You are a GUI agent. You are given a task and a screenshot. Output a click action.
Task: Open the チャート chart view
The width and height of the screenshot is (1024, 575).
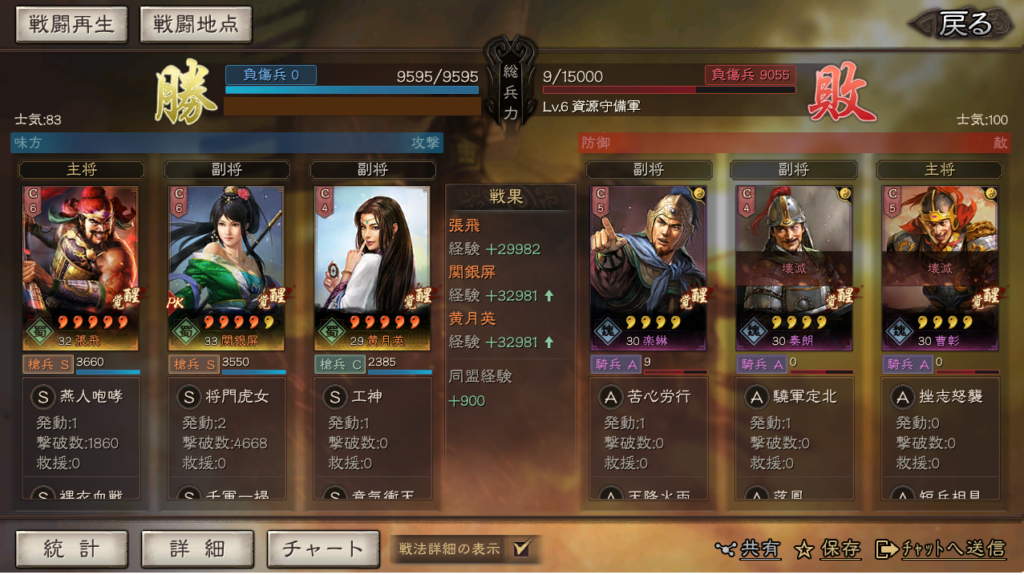[323, 548]
